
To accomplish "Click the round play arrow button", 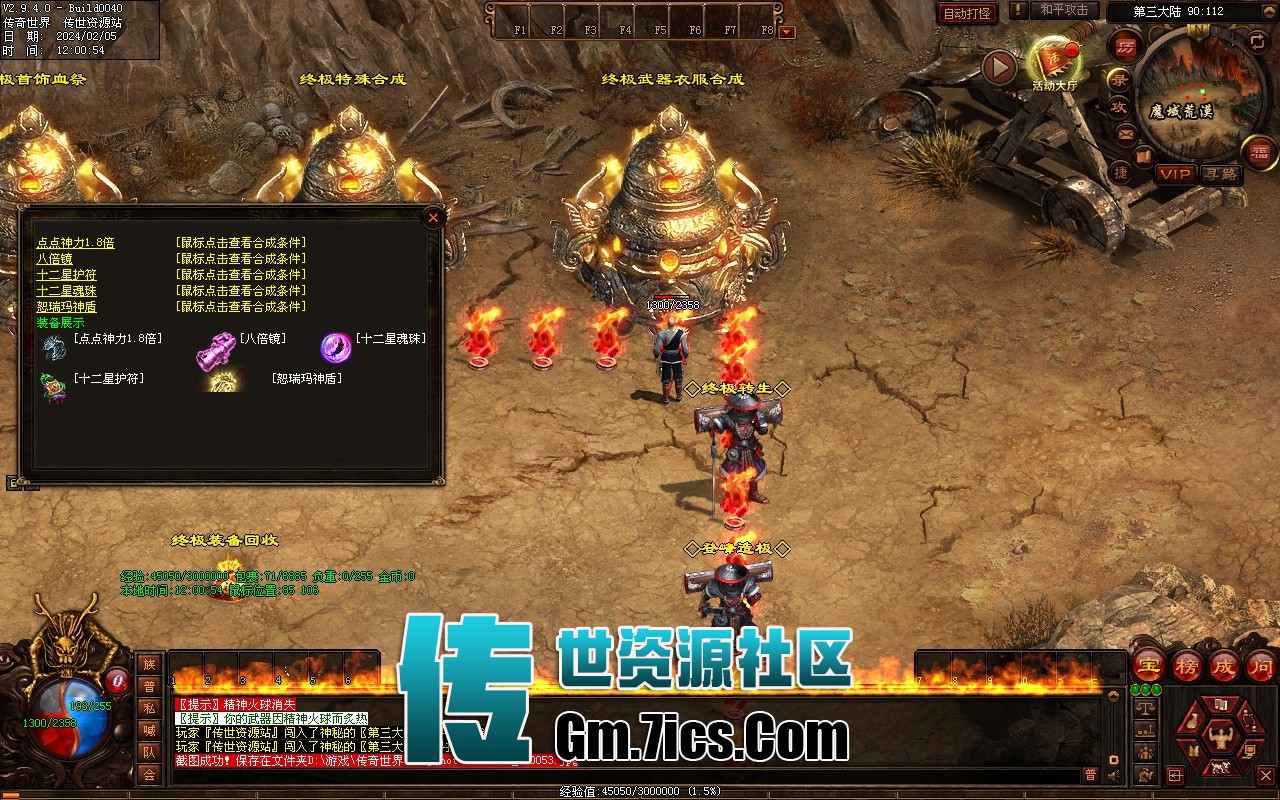I will pyautogui.click(x=998, y=67).
